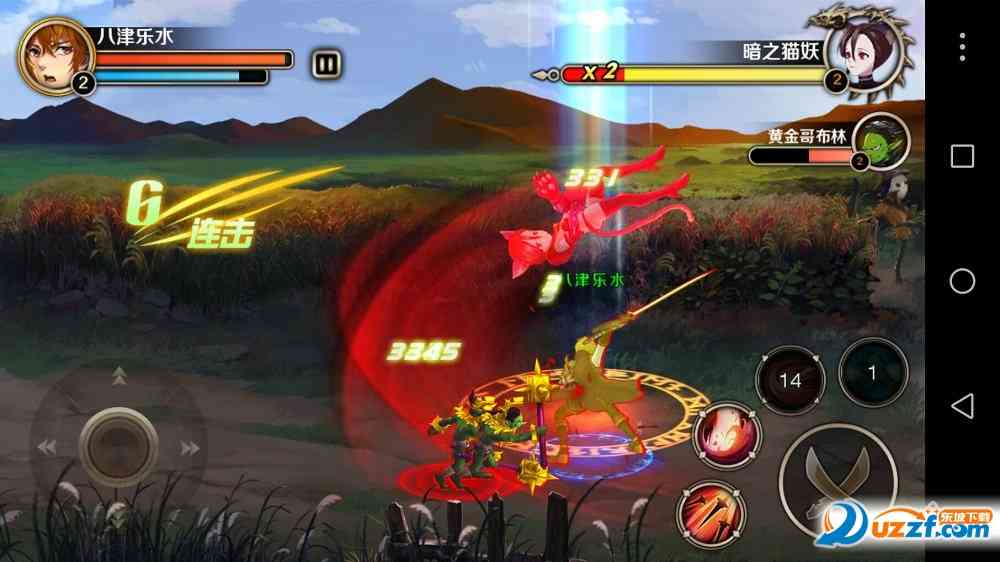Tap the skill on cooldown showing 1
The height and width of the screenshot is (562, 1000).
pyautogui.click(x=871, y=373)
